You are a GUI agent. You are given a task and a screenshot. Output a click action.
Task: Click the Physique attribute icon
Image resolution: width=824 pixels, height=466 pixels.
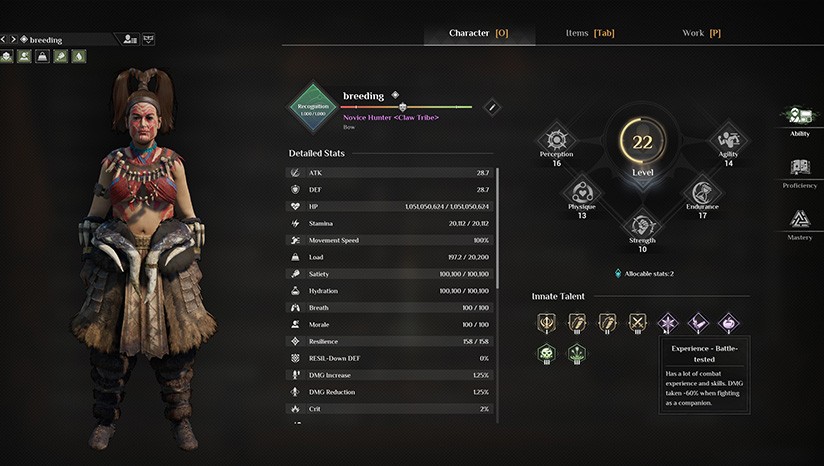pyautogui.click(x=582, y=192)
